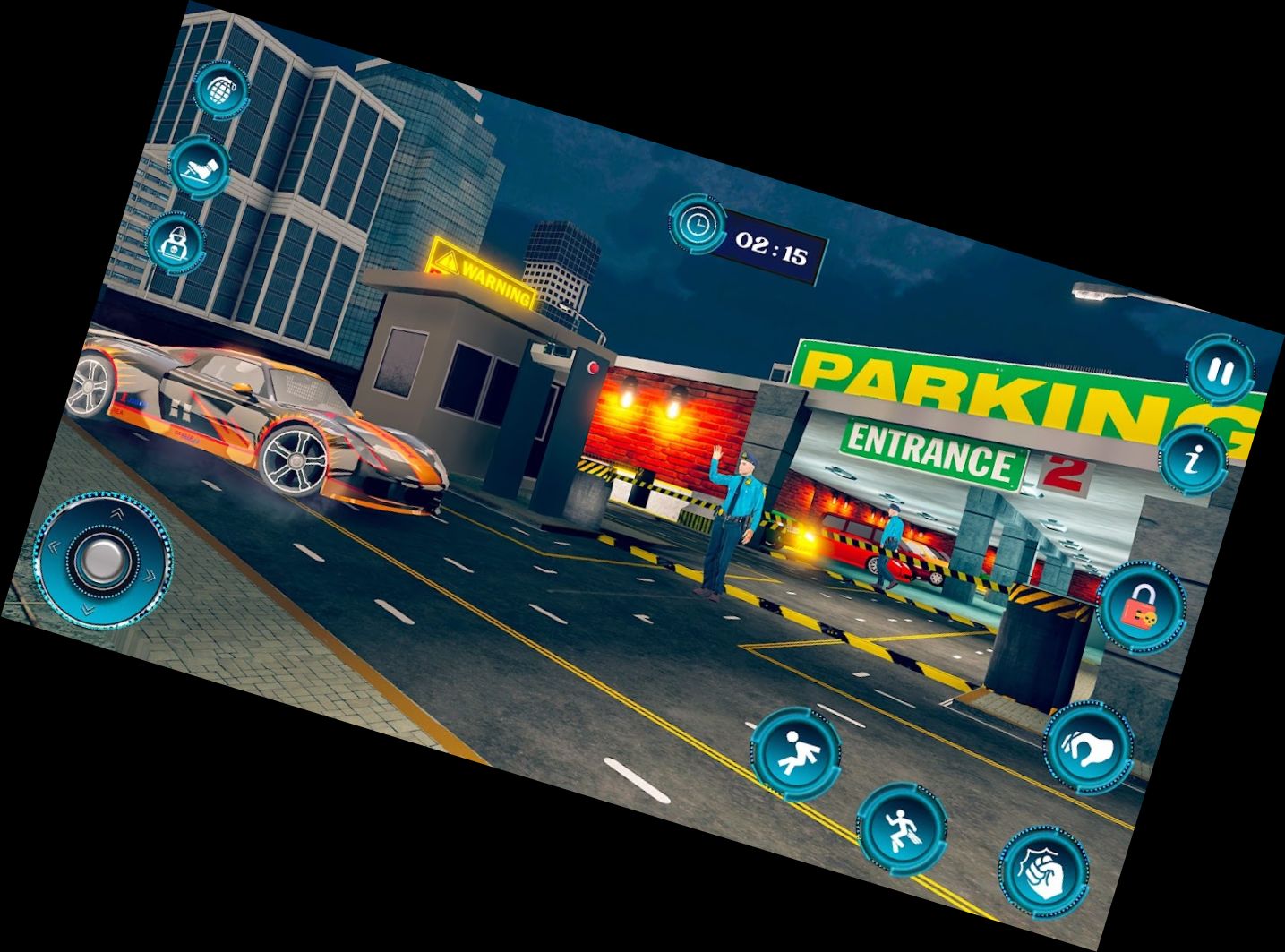Tap the red padlock skull button

[1141, 606]
